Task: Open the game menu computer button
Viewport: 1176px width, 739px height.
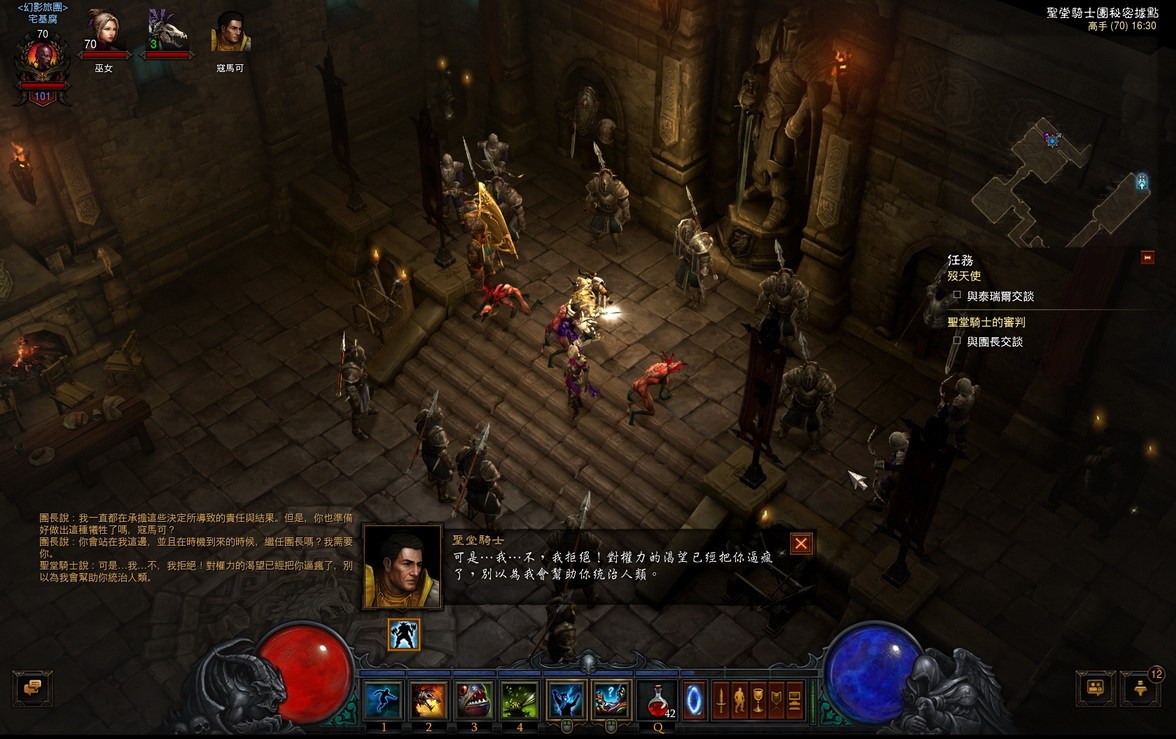Action: 796,699
